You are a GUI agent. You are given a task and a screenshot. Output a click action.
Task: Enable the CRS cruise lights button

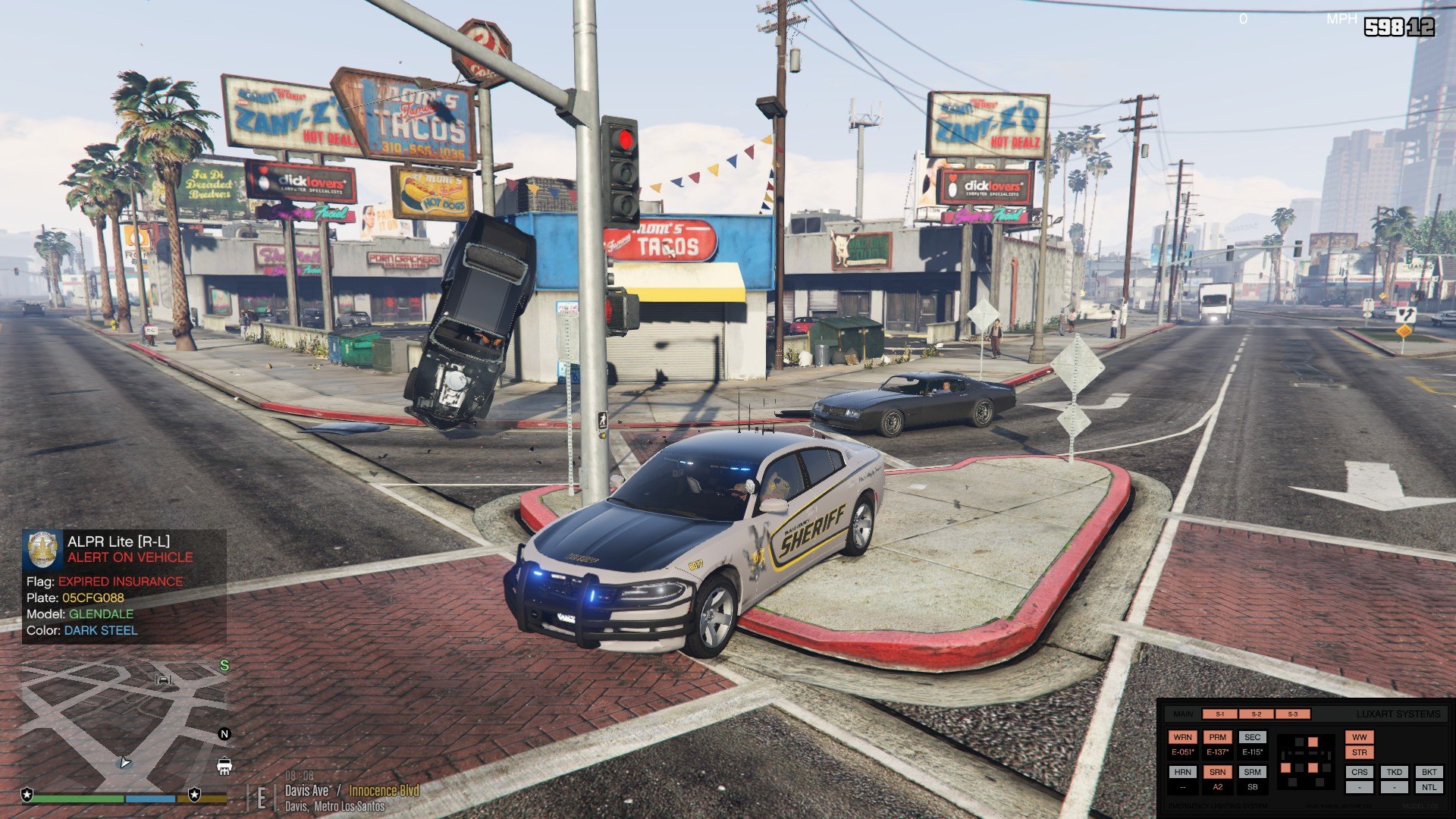coord(1359,772)
